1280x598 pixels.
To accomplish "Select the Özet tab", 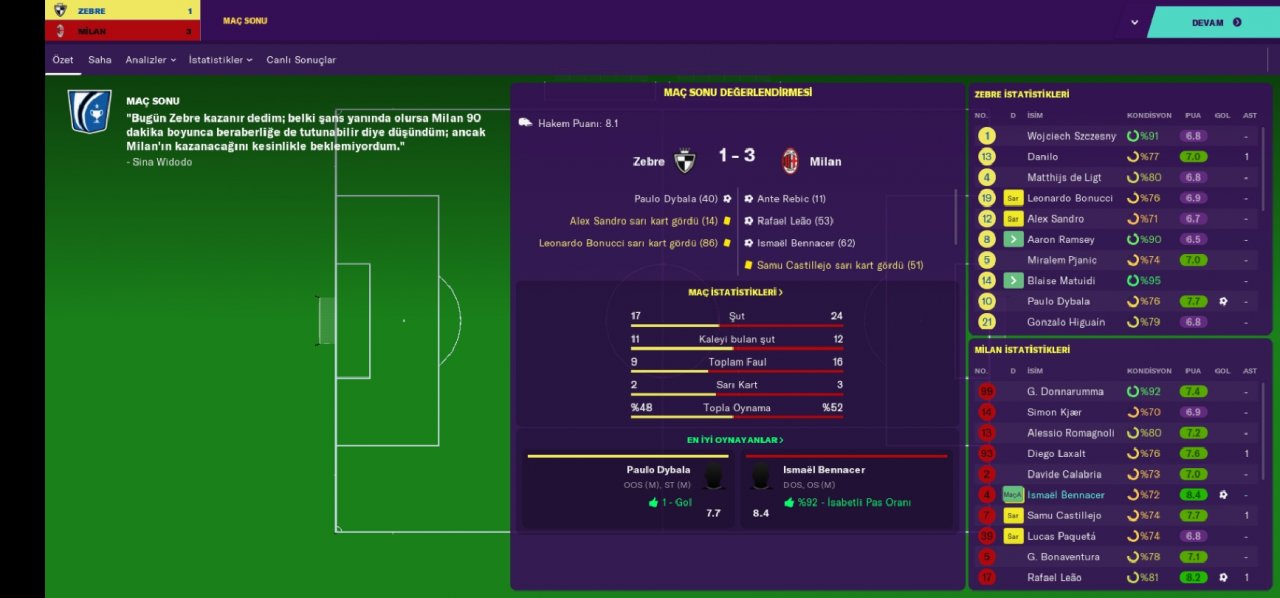I will (x=63, y=60).
